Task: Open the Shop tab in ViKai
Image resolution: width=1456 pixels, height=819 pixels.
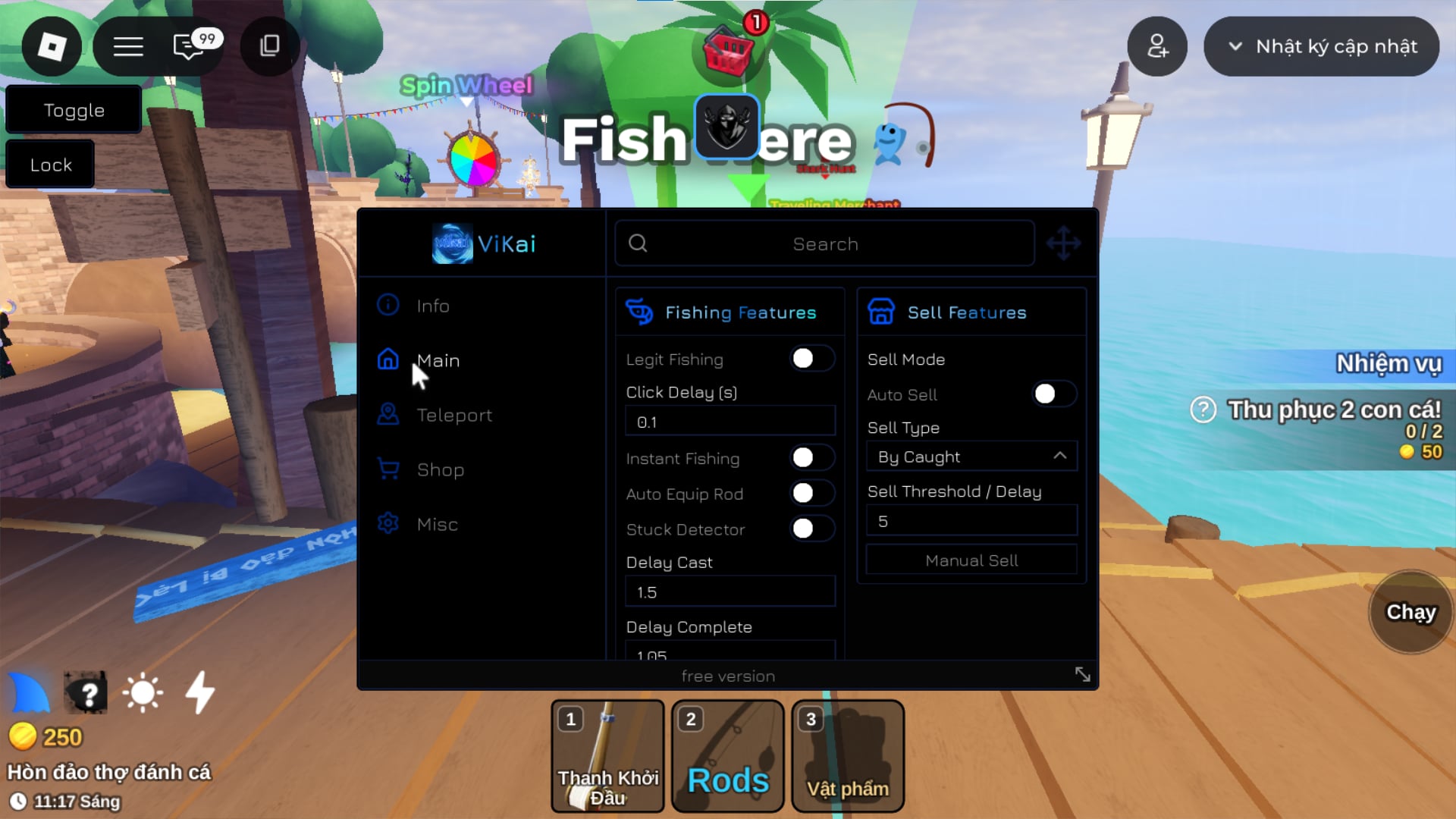Action: (440, 469)
